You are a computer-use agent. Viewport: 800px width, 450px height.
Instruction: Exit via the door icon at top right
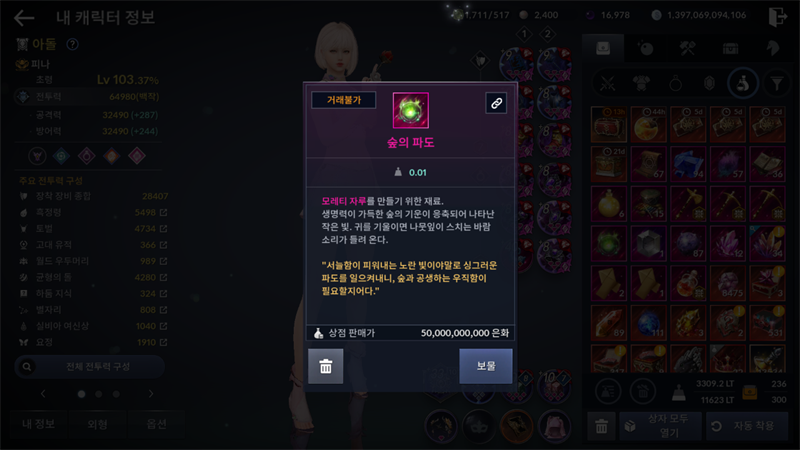778,17
